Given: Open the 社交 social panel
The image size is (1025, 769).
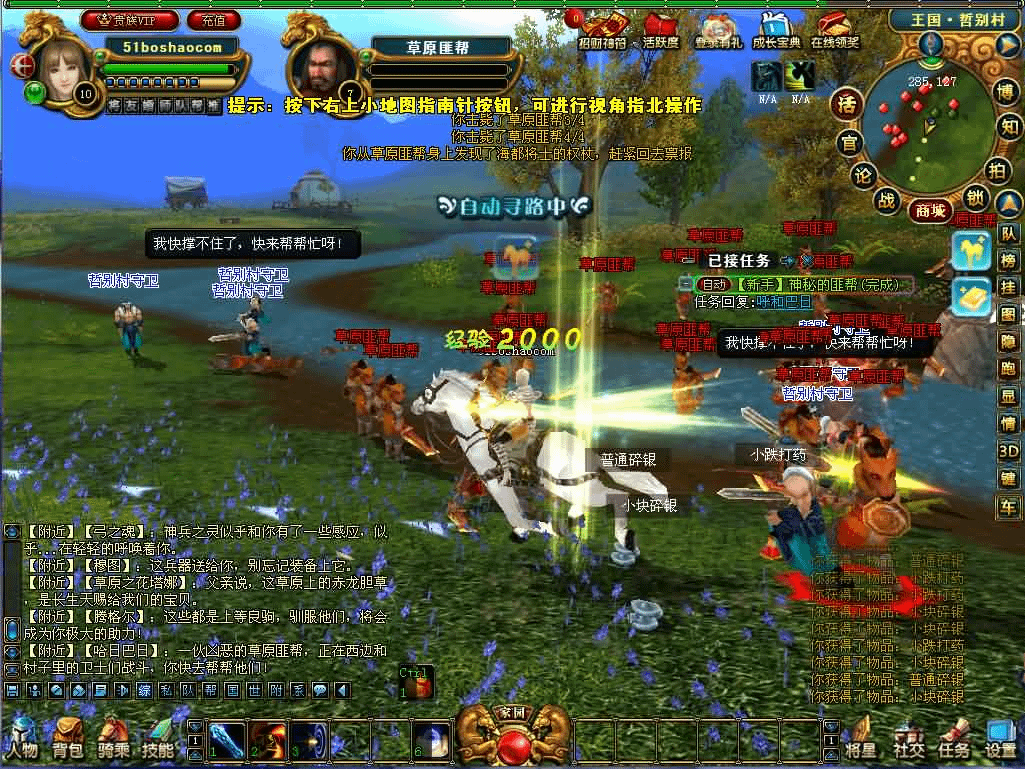Looking at the screenshot, I should coord(908,737).
